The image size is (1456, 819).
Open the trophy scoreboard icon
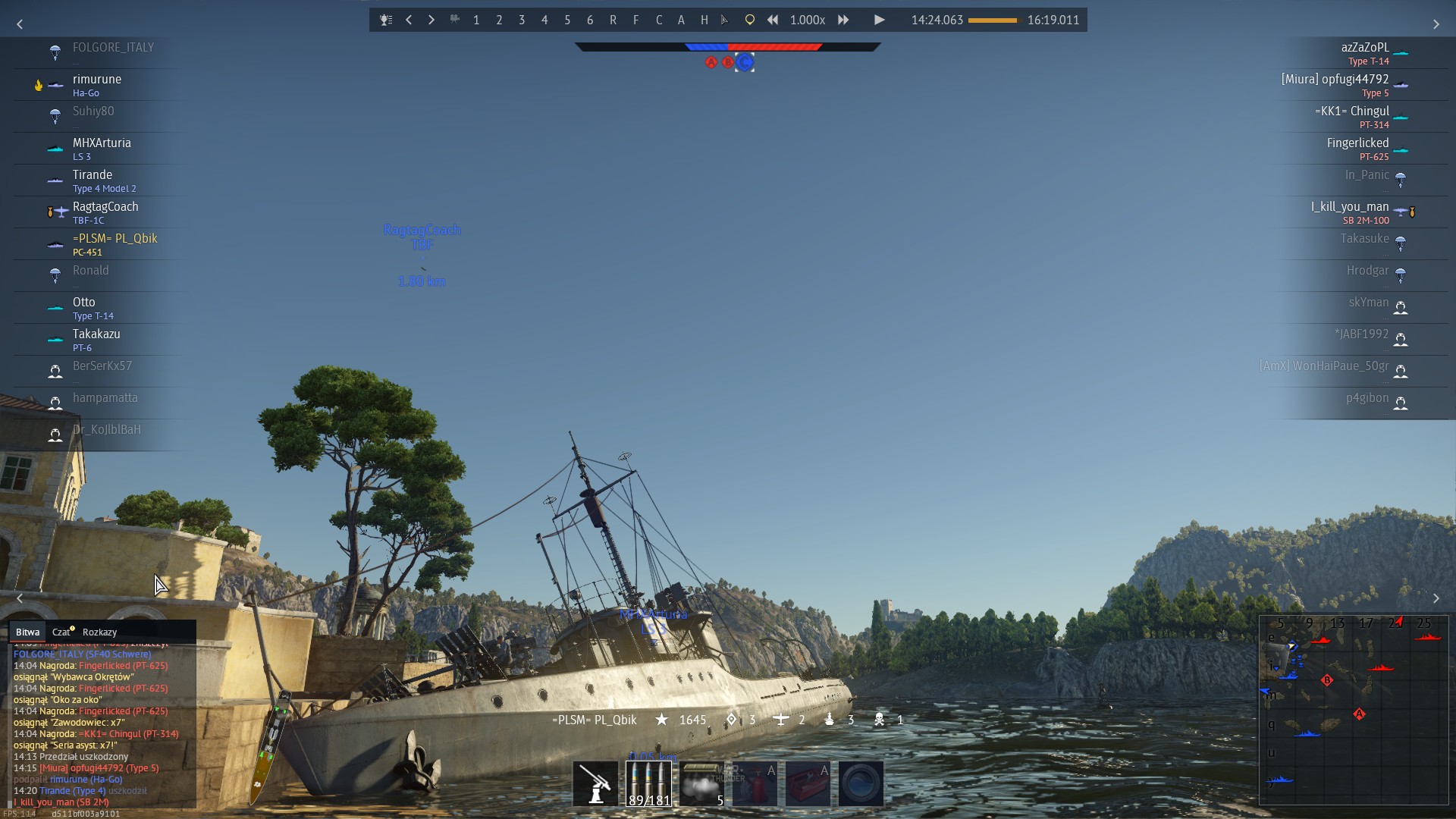(386, 20)
